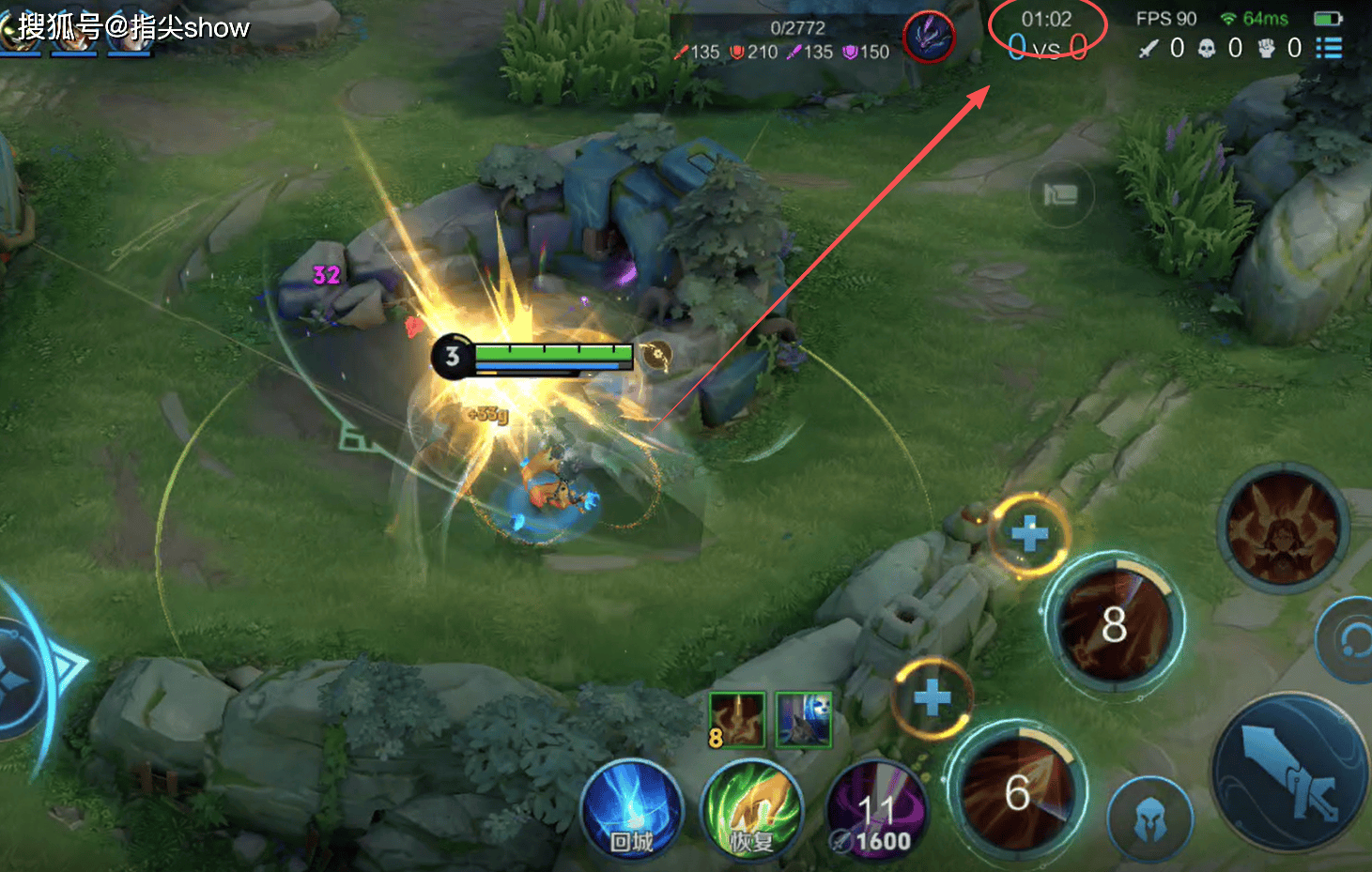Open the quick chat message button
Viewport: 1372px width, 872px height.
pyautogui.click(x=1061, y=195)
